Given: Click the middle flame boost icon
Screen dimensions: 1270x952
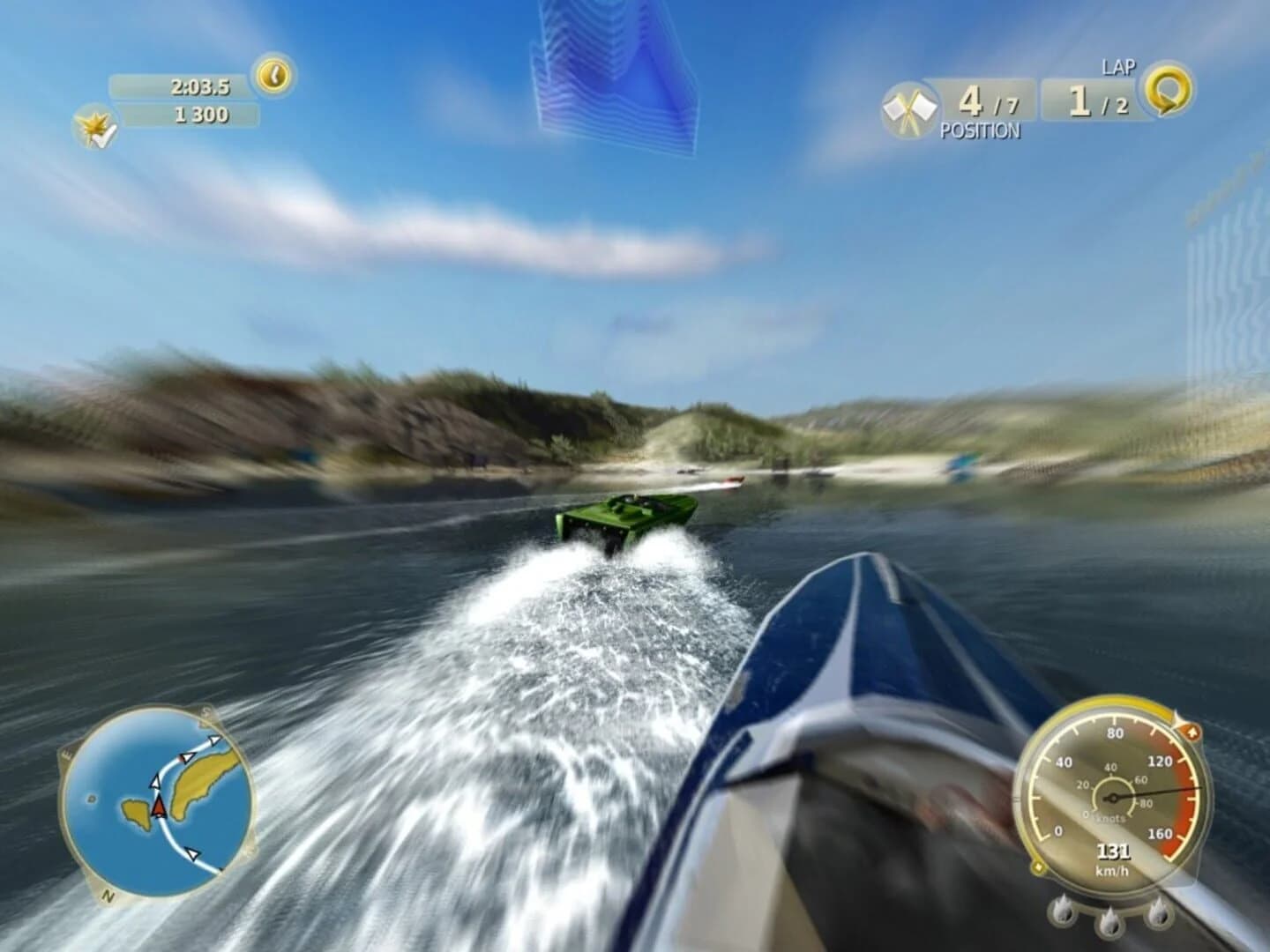Looking at the screenshot, I should coord(1109,923).
